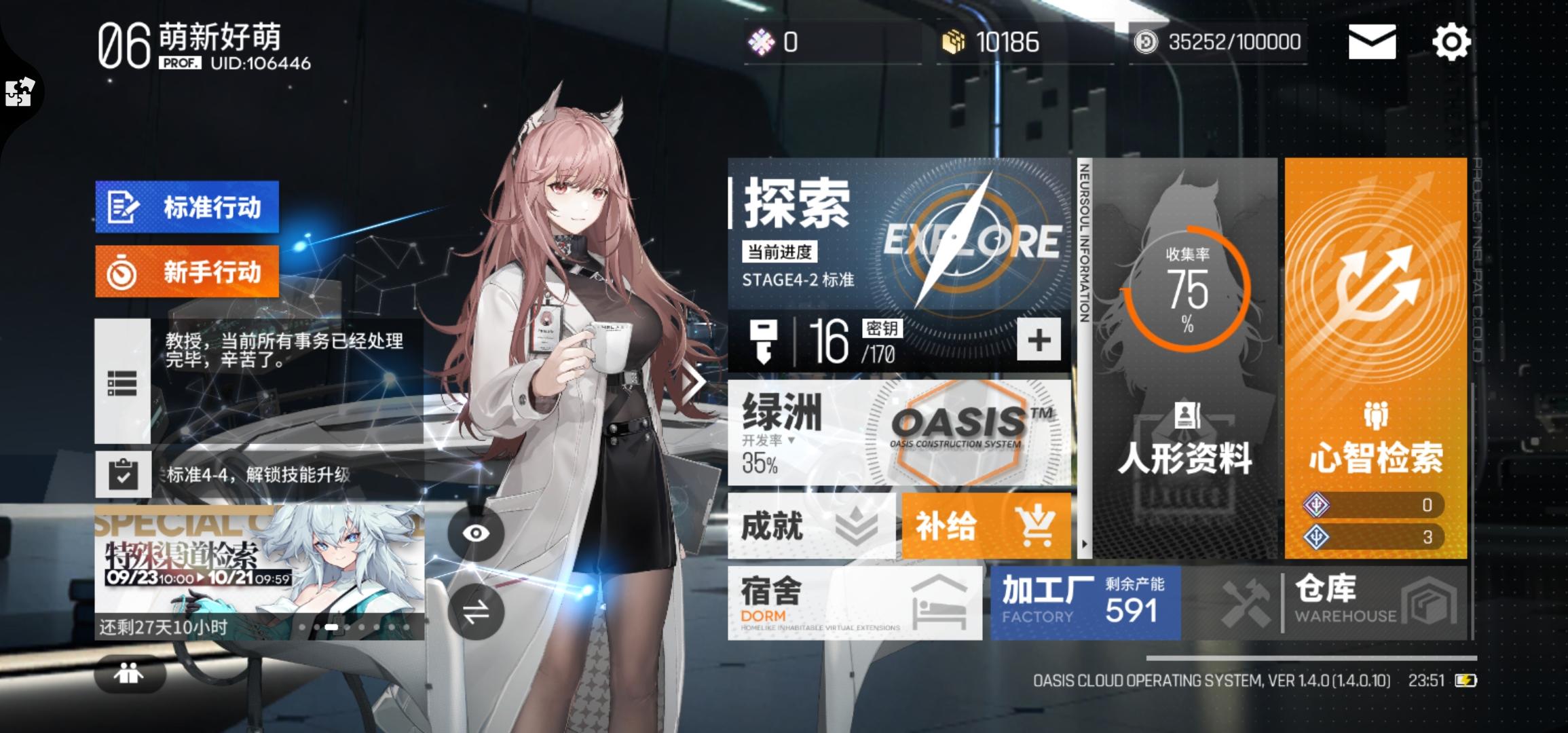
Task: Click the plus button to buy 密钥 keys
Action: tap(1037, 341)
